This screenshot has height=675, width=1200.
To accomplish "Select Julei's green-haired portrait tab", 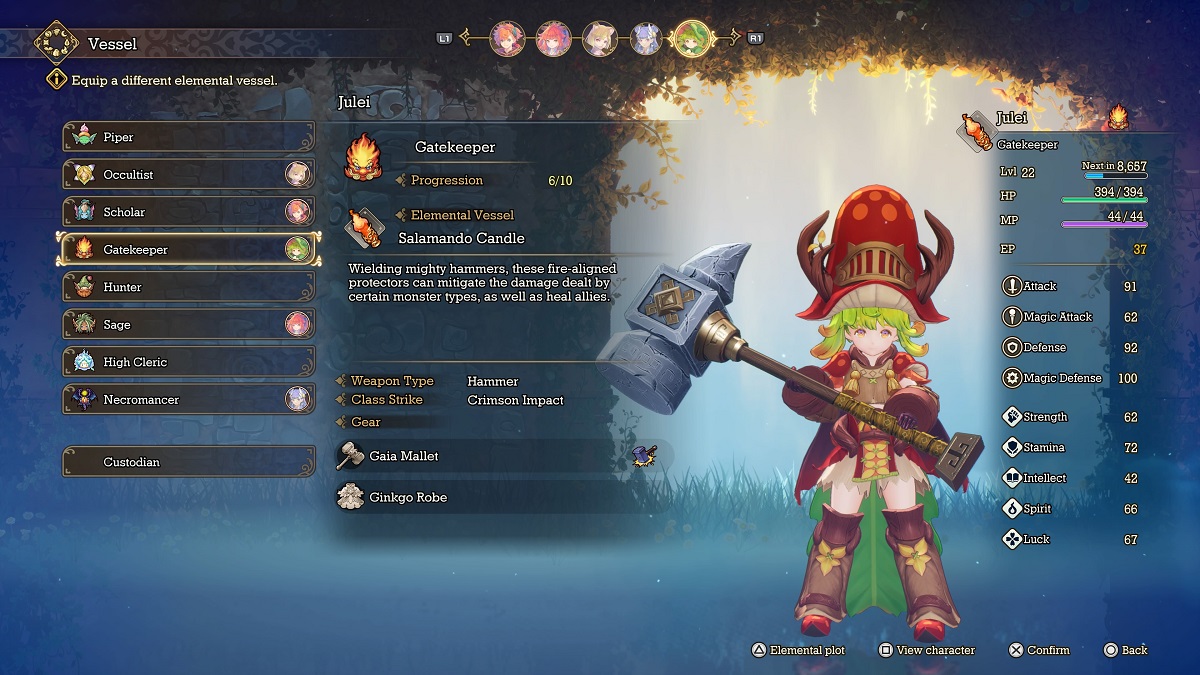I will (691, 39).
